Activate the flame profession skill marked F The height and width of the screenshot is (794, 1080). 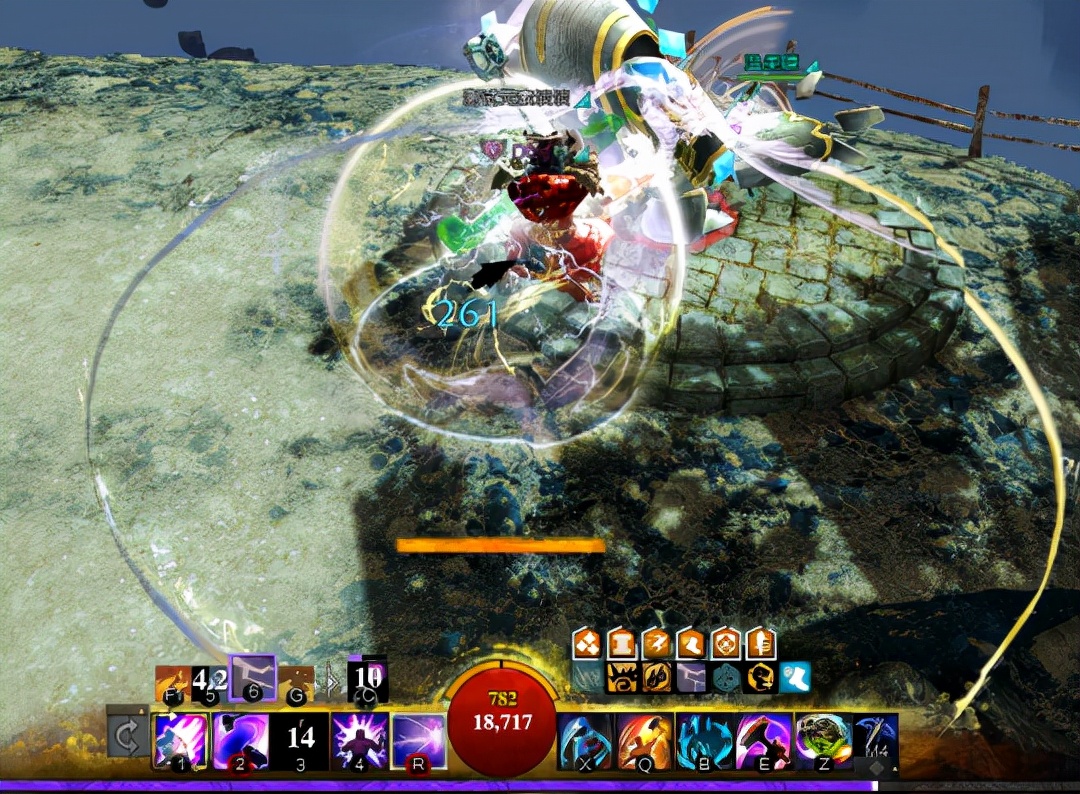tap(171, 683)
